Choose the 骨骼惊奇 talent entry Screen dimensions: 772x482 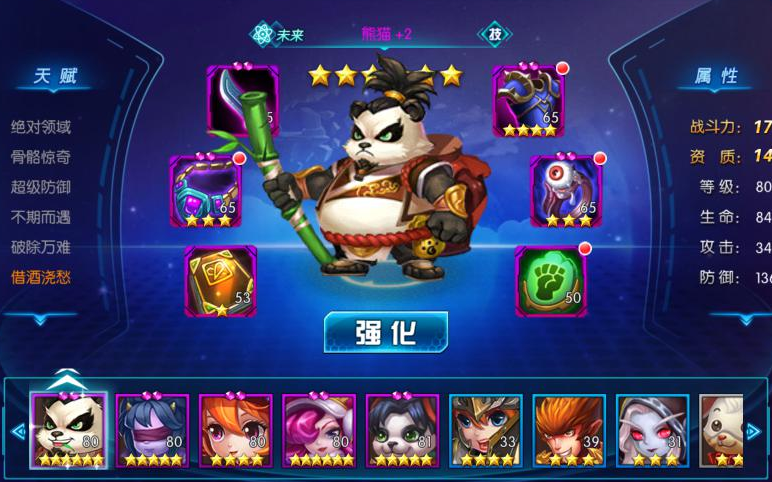coord(41,157)
